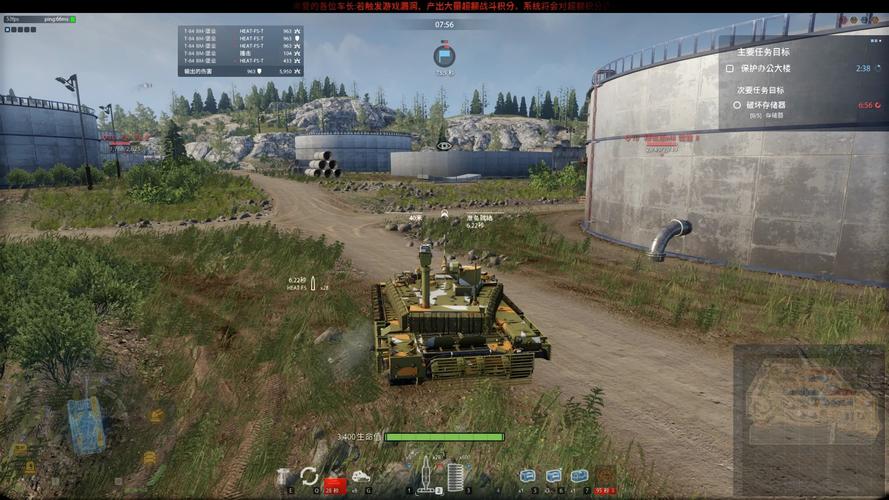Activate the white tank silhouette ability
Screen dimensions: 889x500
[360, 477]
